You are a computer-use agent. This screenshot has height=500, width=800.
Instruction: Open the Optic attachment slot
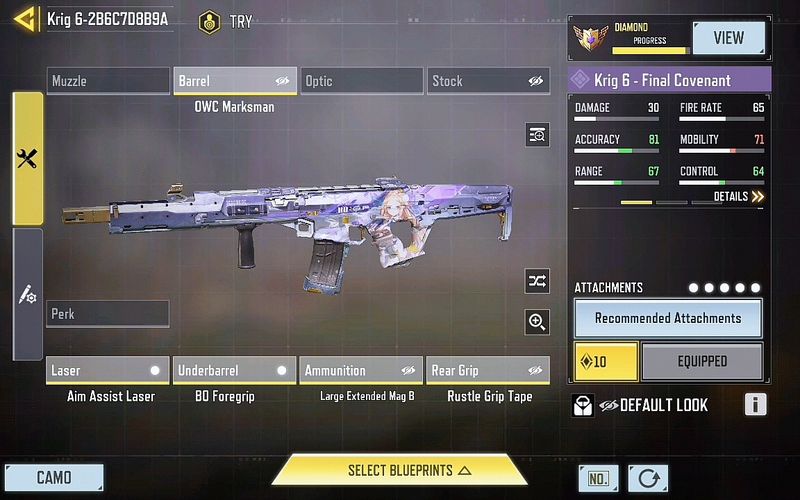pos(362,81)
